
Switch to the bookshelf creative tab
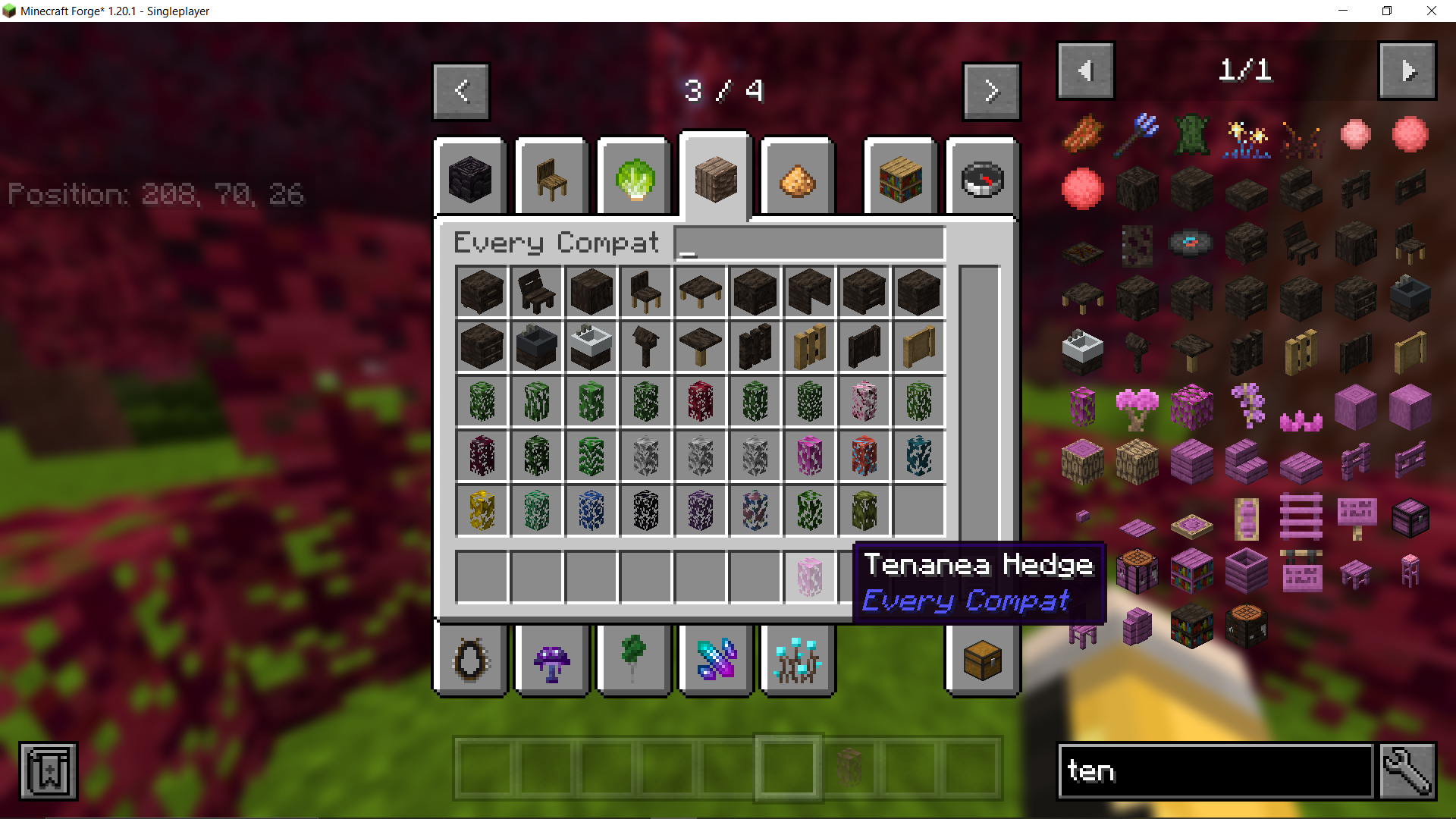click(899, 177)
